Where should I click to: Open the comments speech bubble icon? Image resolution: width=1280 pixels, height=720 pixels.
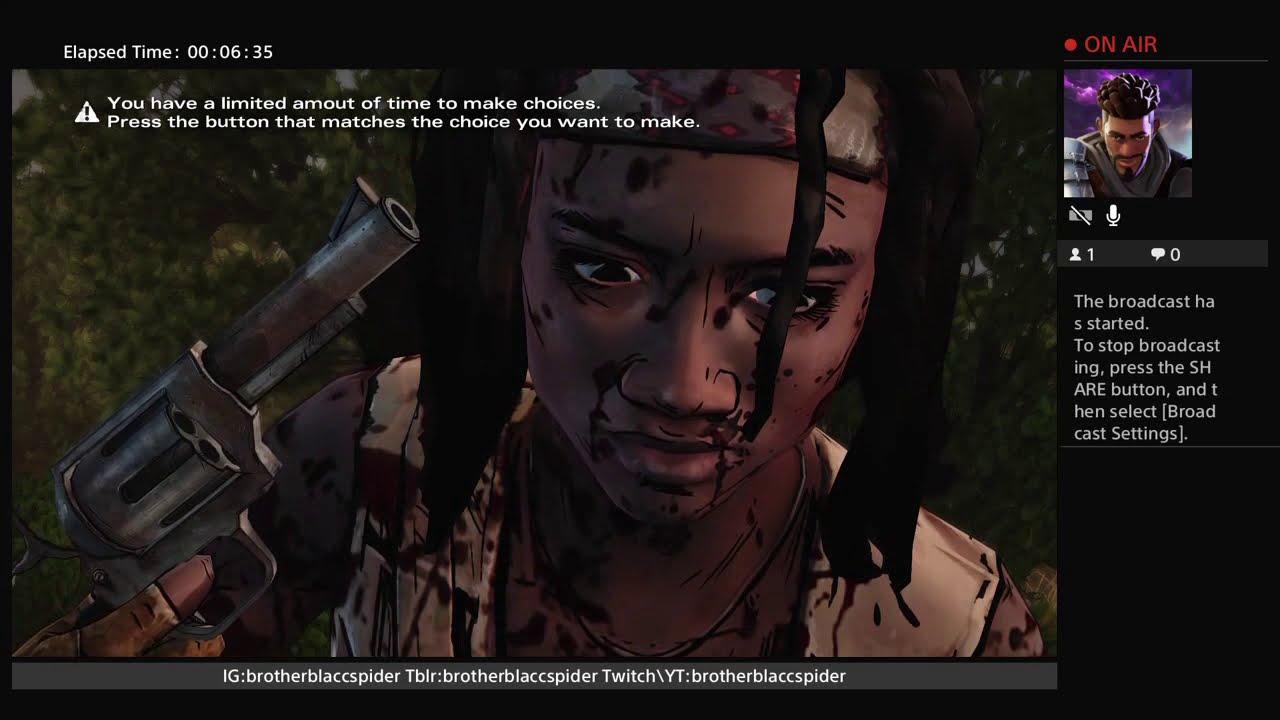[x=1156, y=253]
